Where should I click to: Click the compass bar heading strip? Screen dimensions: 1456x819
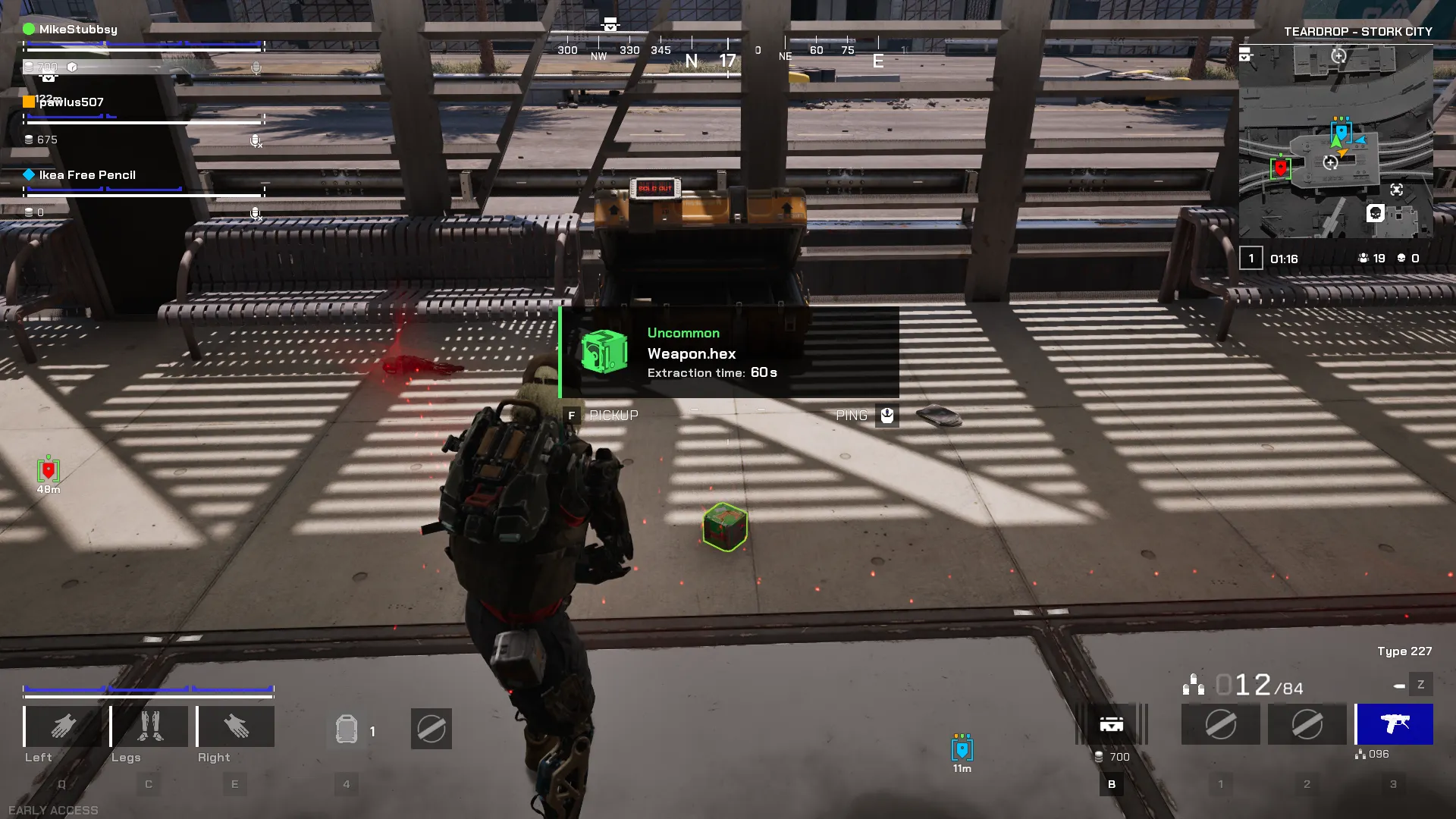(x=728, y=53)
